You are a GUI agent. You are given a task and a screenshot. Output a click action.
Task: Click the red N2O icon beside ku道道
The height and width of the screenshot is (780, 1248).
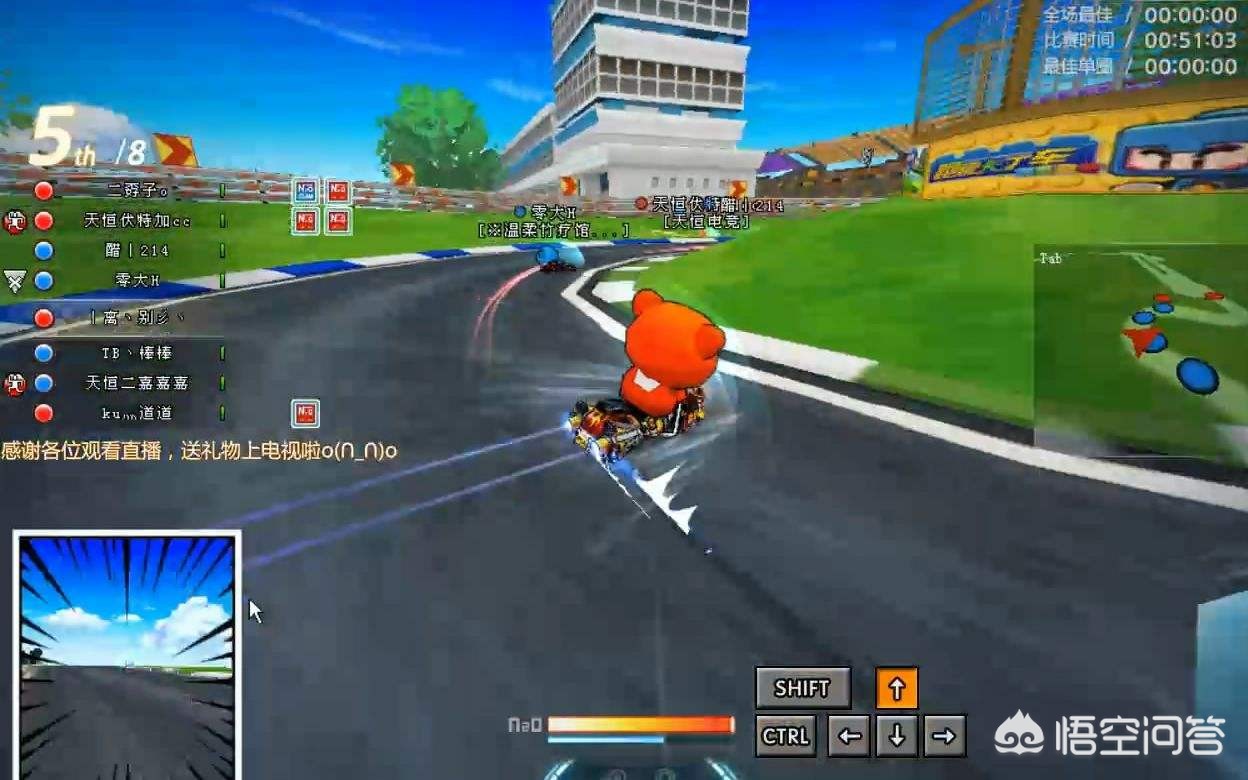(305, 413)
